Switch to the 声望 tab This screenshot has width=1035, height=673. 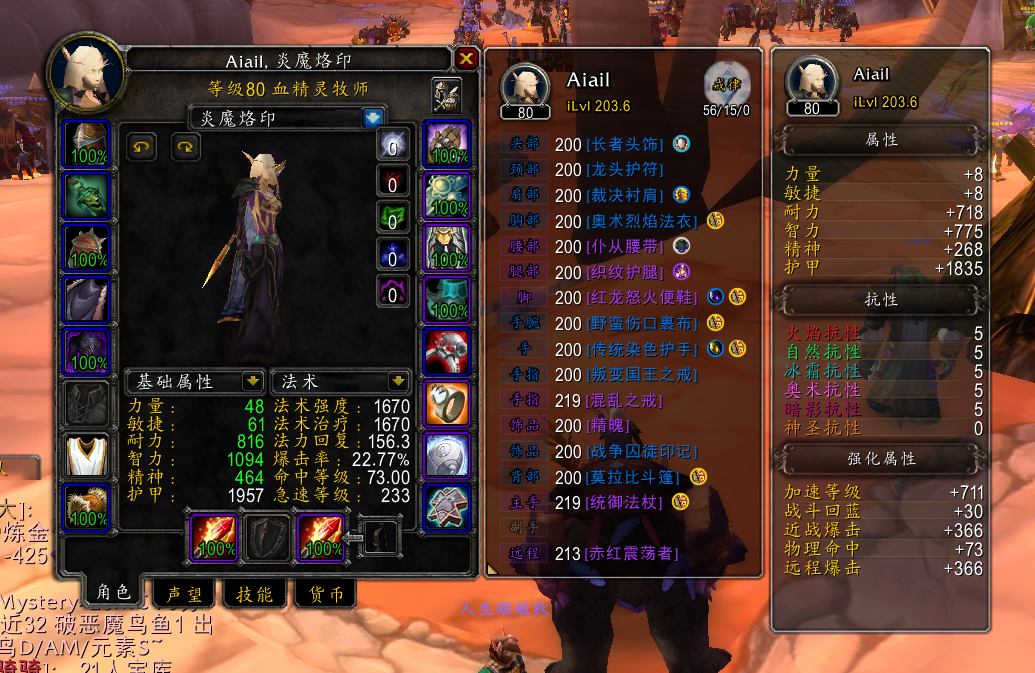tap(183, 594)
